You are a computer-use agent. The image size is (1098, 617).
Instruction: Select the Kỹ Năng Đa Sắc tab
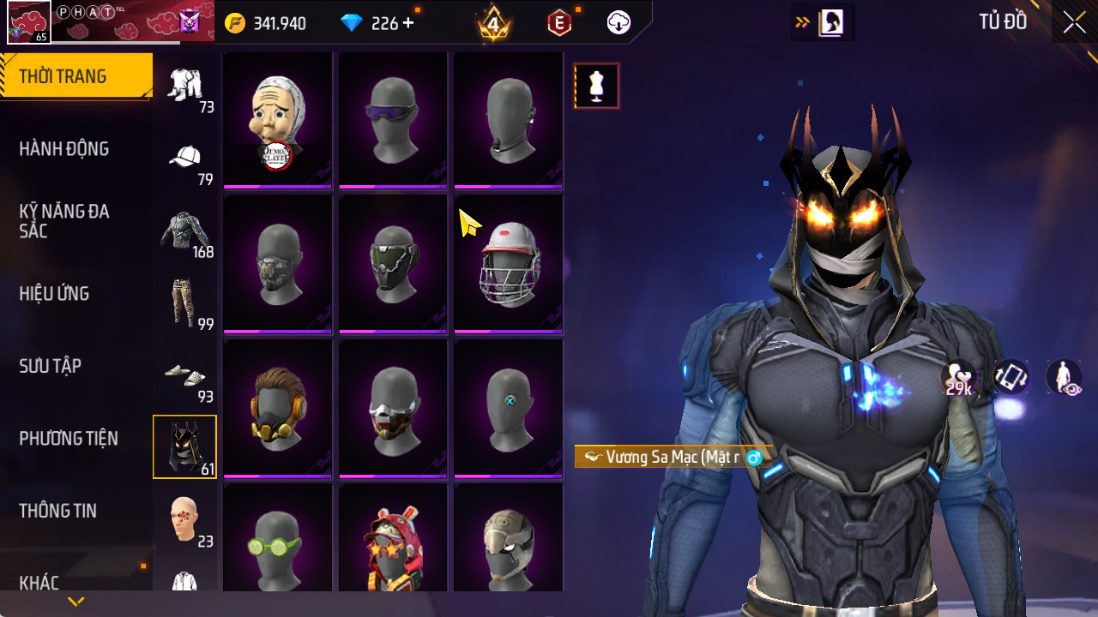(64, 221)
